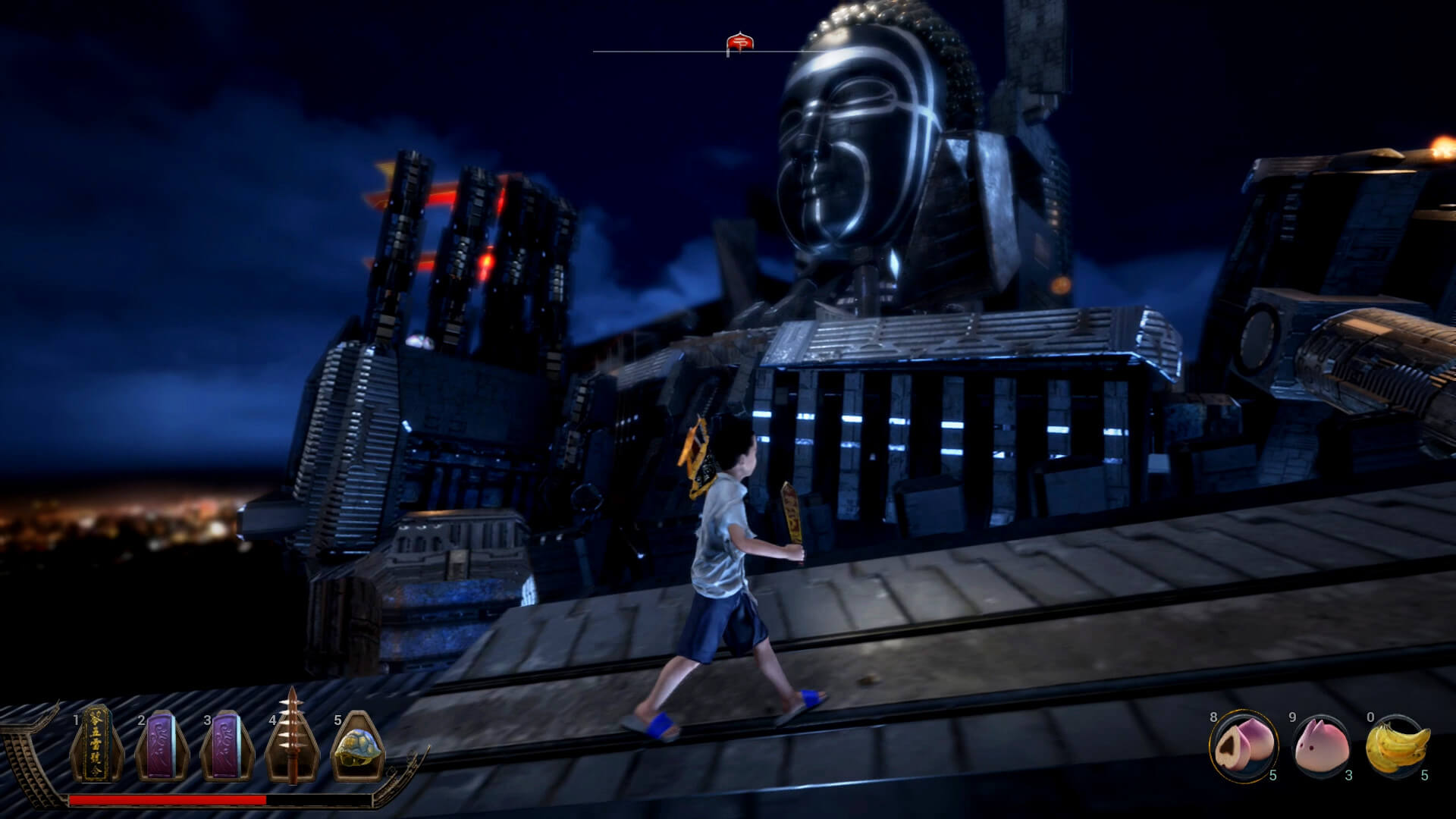Select the pink rabbit-shaped bun

pyautogui.click(x=1321, y=745)
